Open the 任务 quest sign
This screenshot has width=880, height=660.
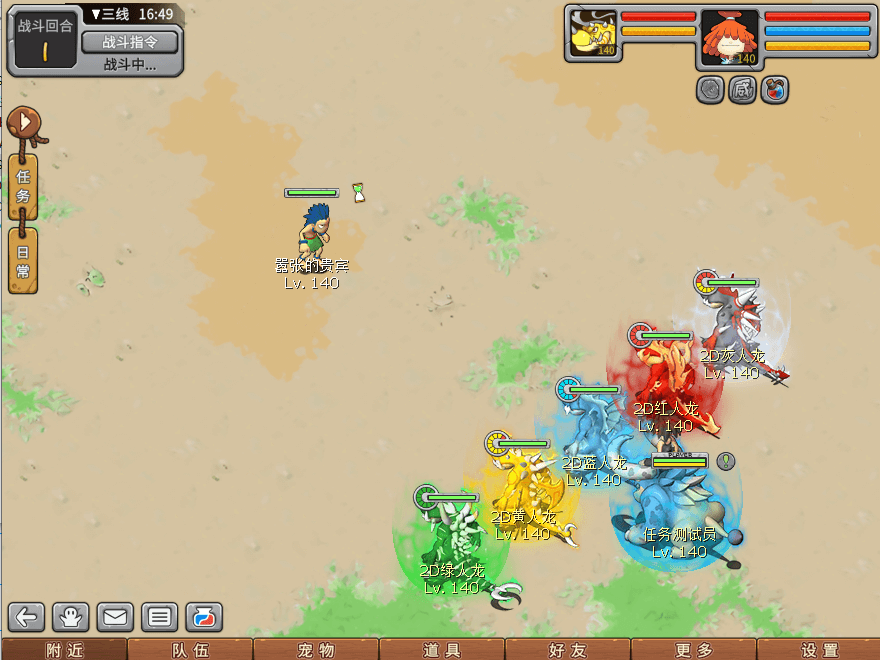click(23, 186)
